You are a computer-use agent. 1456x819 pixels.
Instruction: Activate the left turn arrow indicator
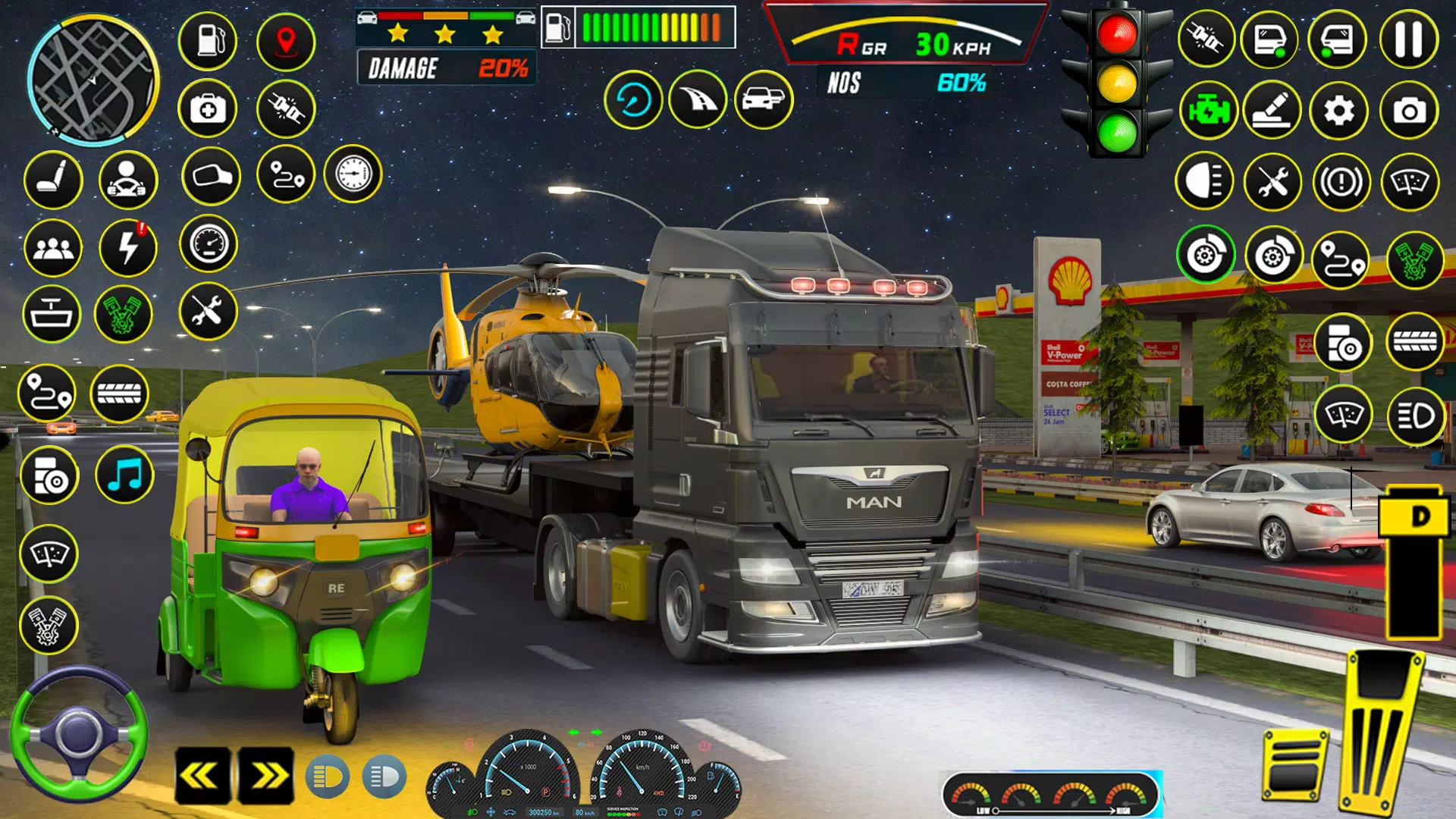202,776
